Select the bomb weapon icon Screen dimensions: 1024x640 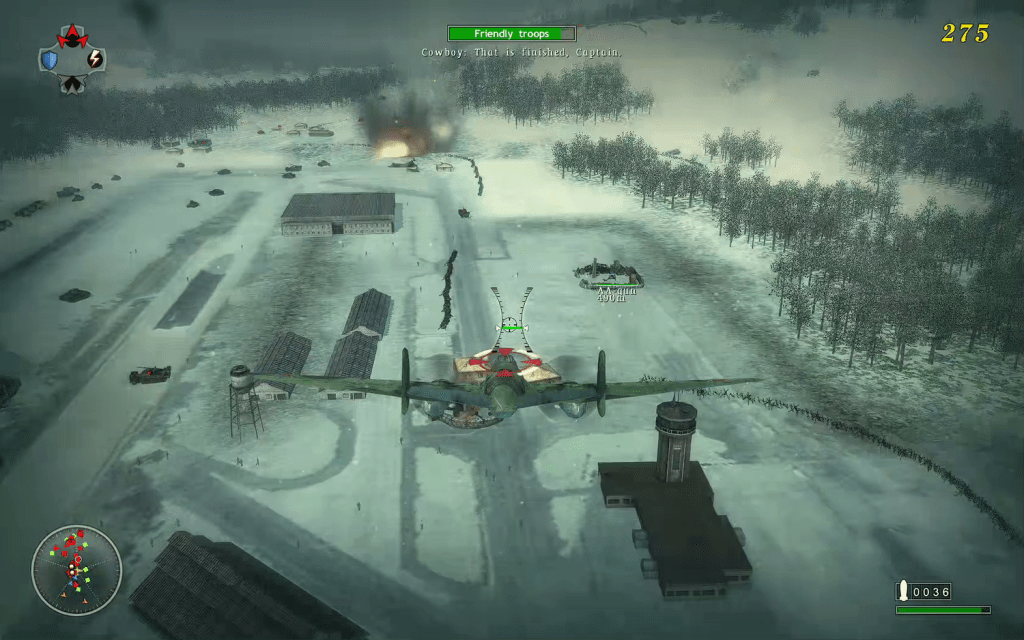tap(902, 591)
